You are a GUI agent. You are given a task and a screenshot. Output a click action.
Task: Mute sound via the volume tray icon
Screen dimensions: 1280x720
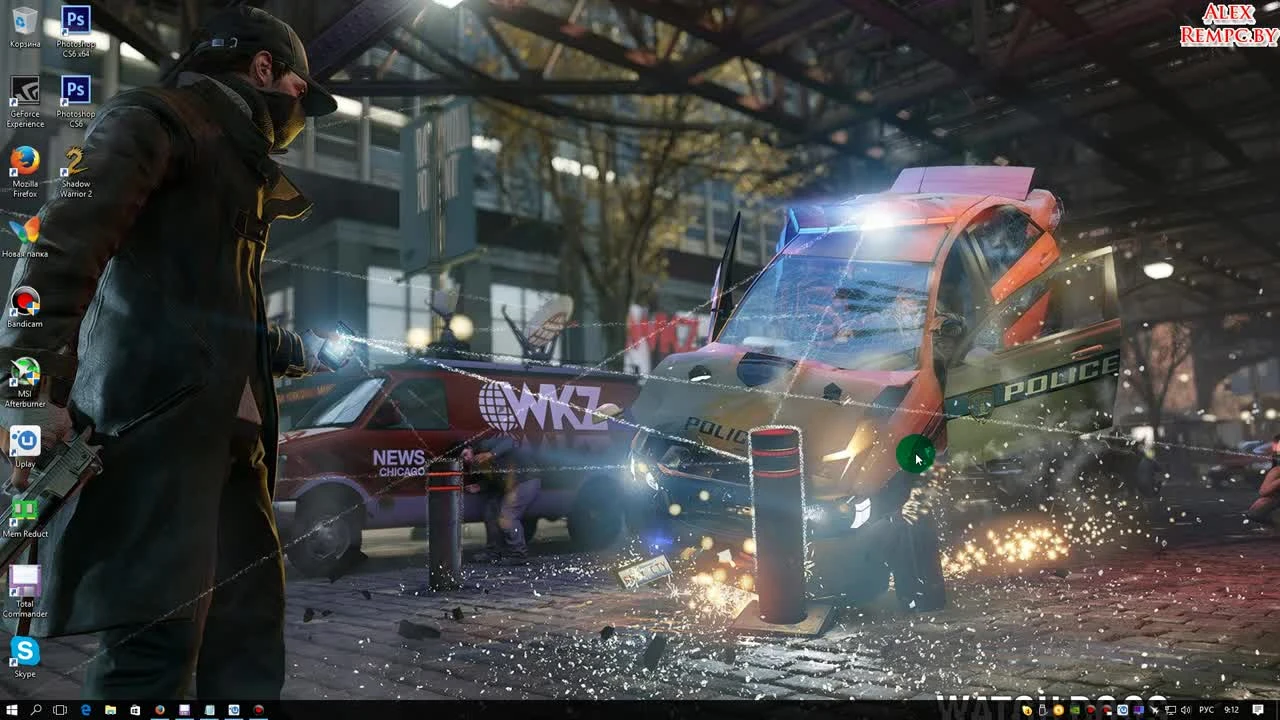click(1185, 711)
